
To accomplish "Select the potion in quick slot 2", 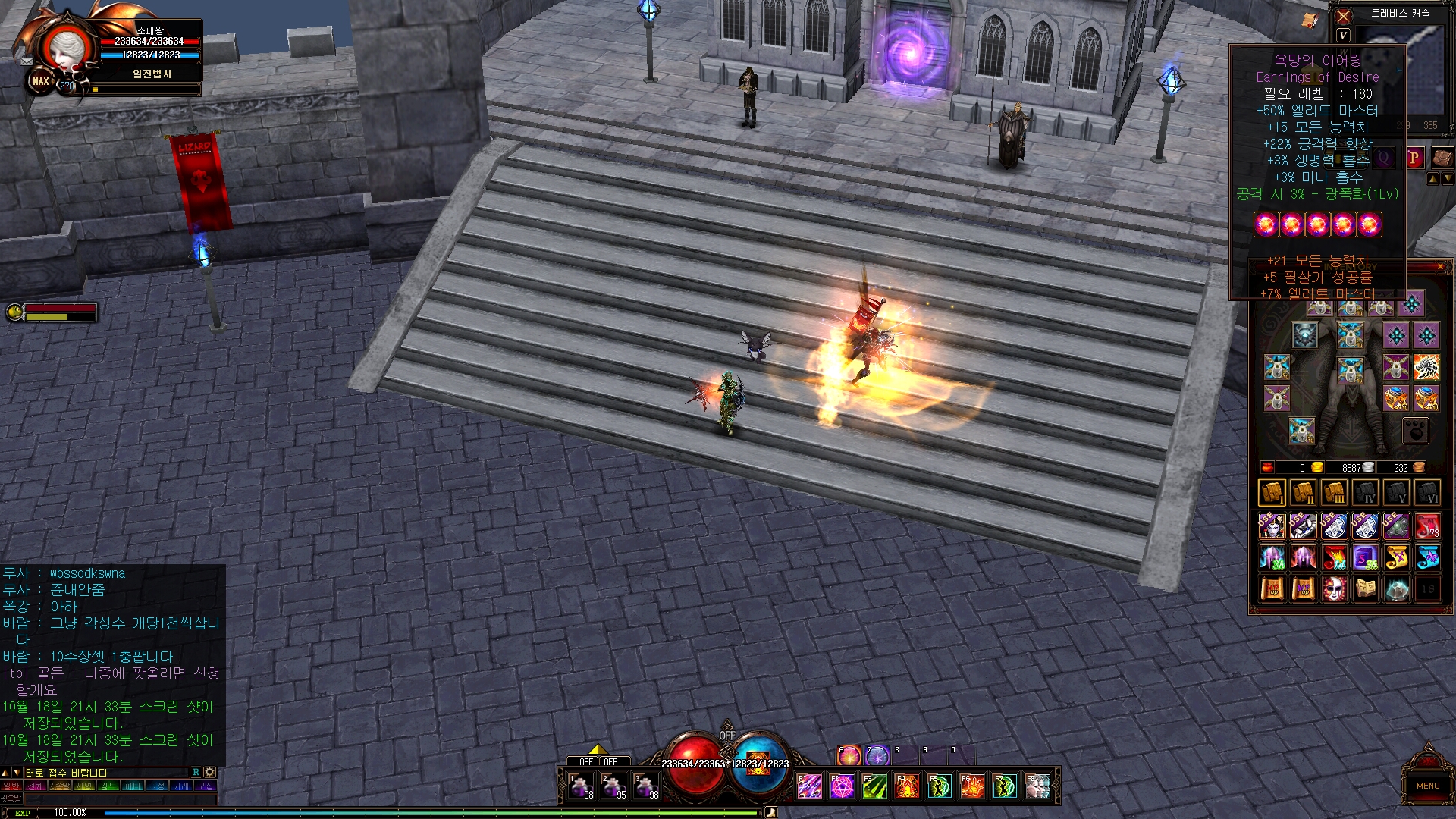I will coord(614,786).
